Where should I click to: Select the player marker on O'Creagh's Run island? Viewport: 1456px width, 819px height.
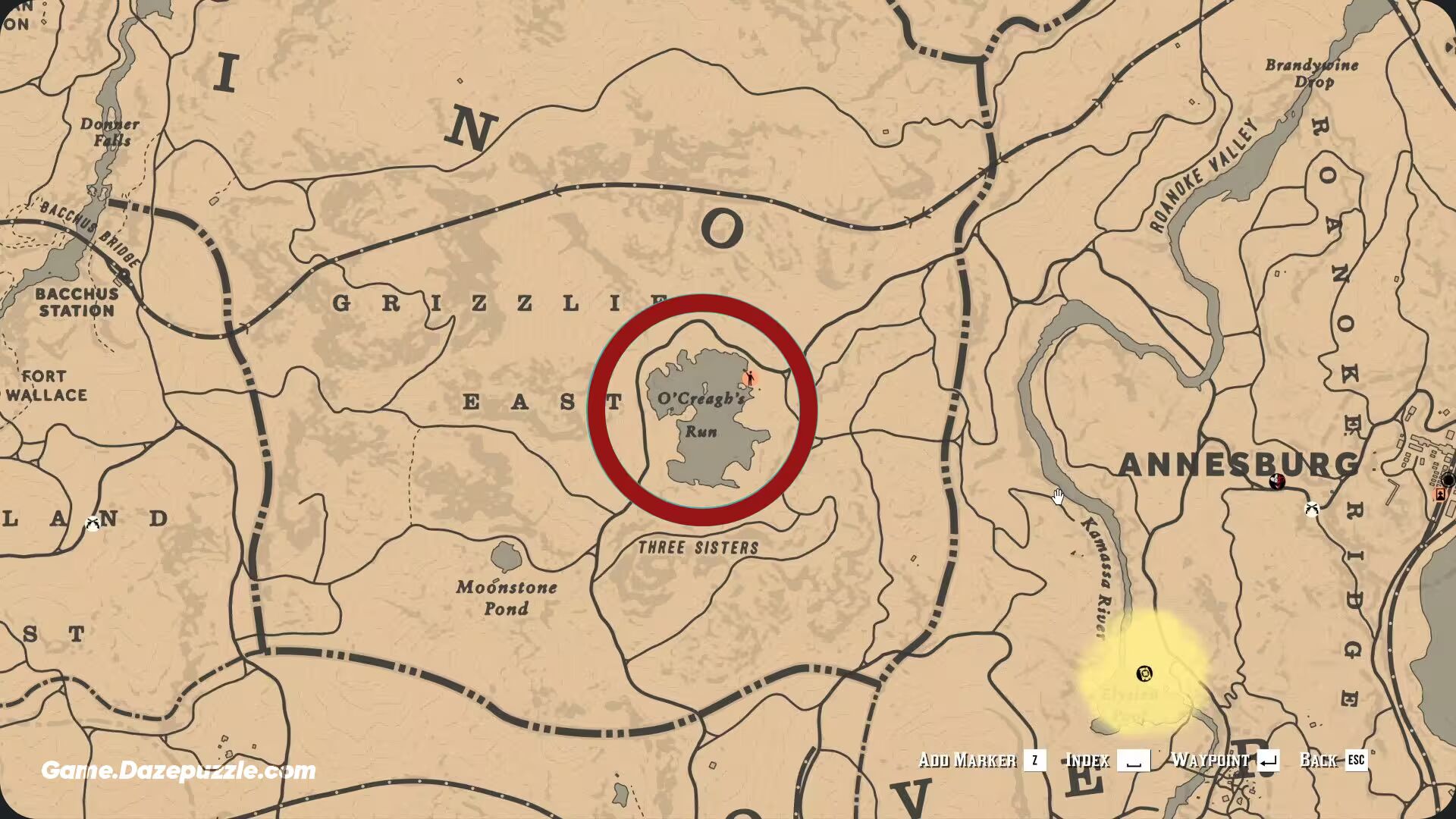750,378
